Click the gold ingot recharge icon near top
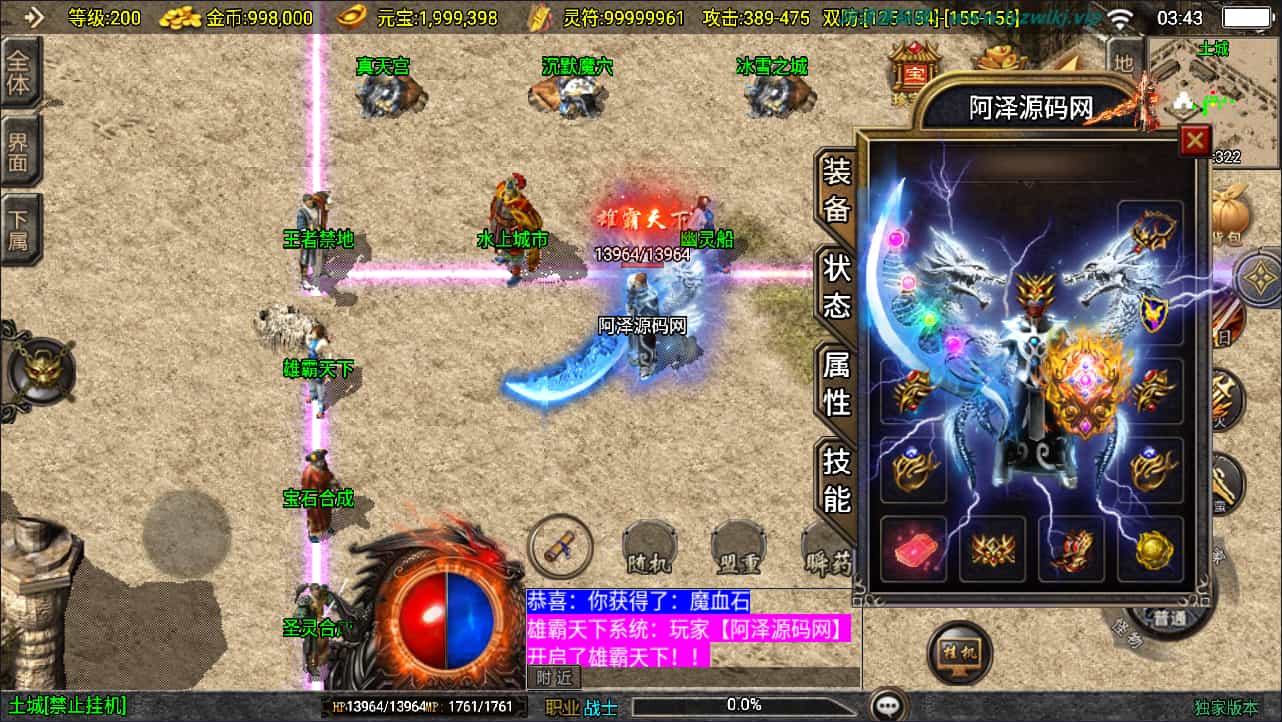 [x=998, y=58]
